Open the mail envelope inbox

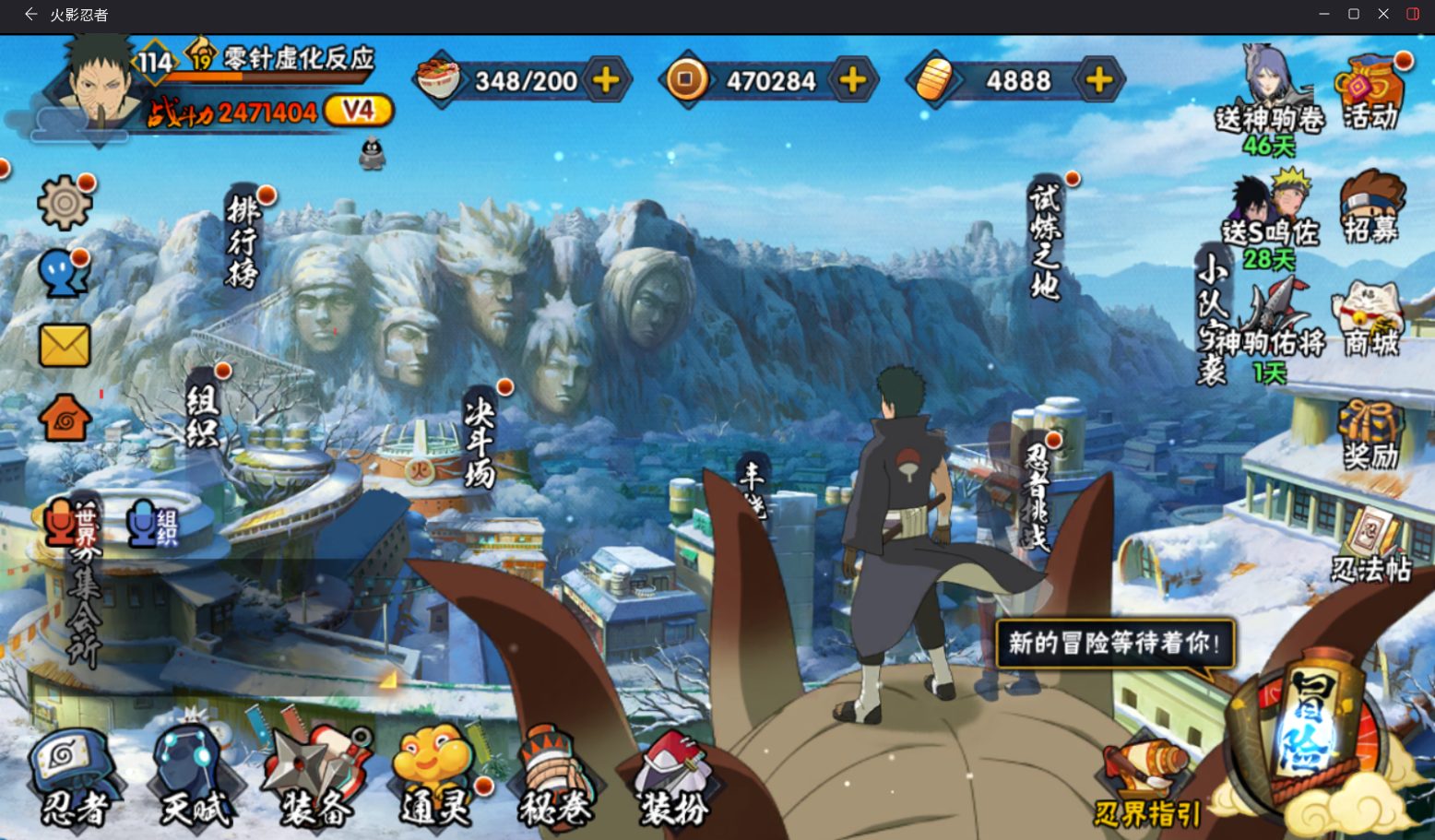pos(65,346)
